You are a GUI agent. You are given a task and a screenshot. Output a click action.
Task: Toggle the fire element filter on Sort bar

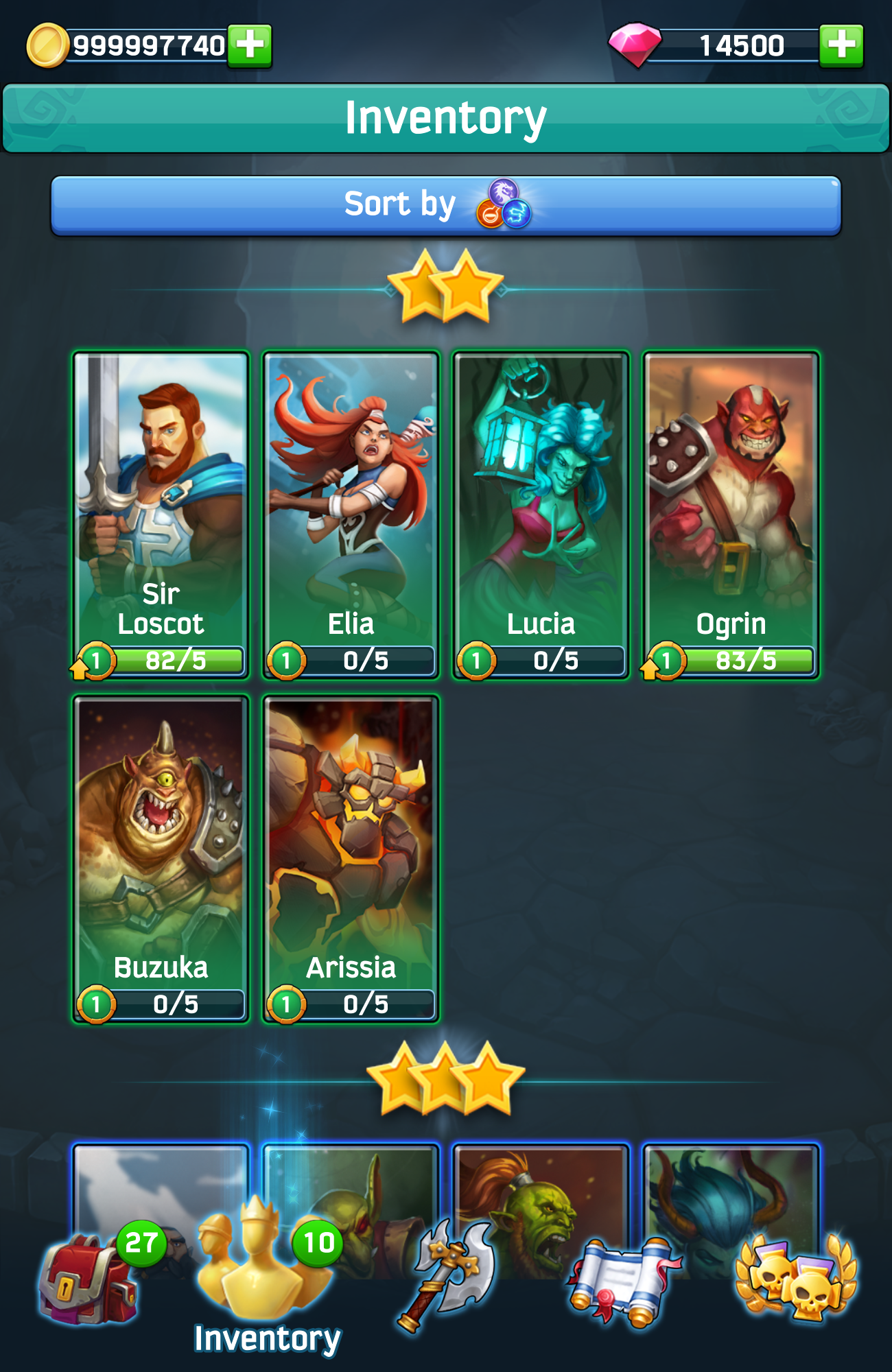point(489,214)
